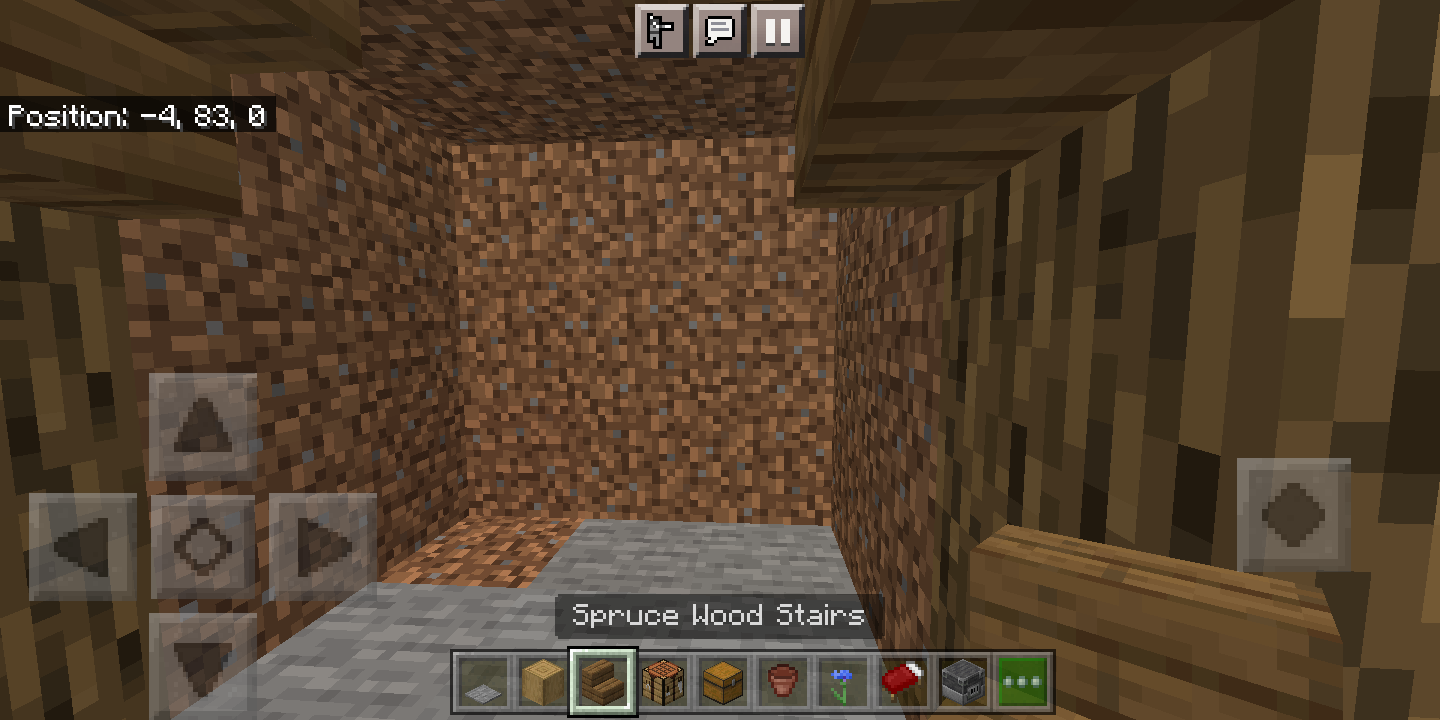
Task: Select the wooden block hotbar slot
Action: (543, 681)
